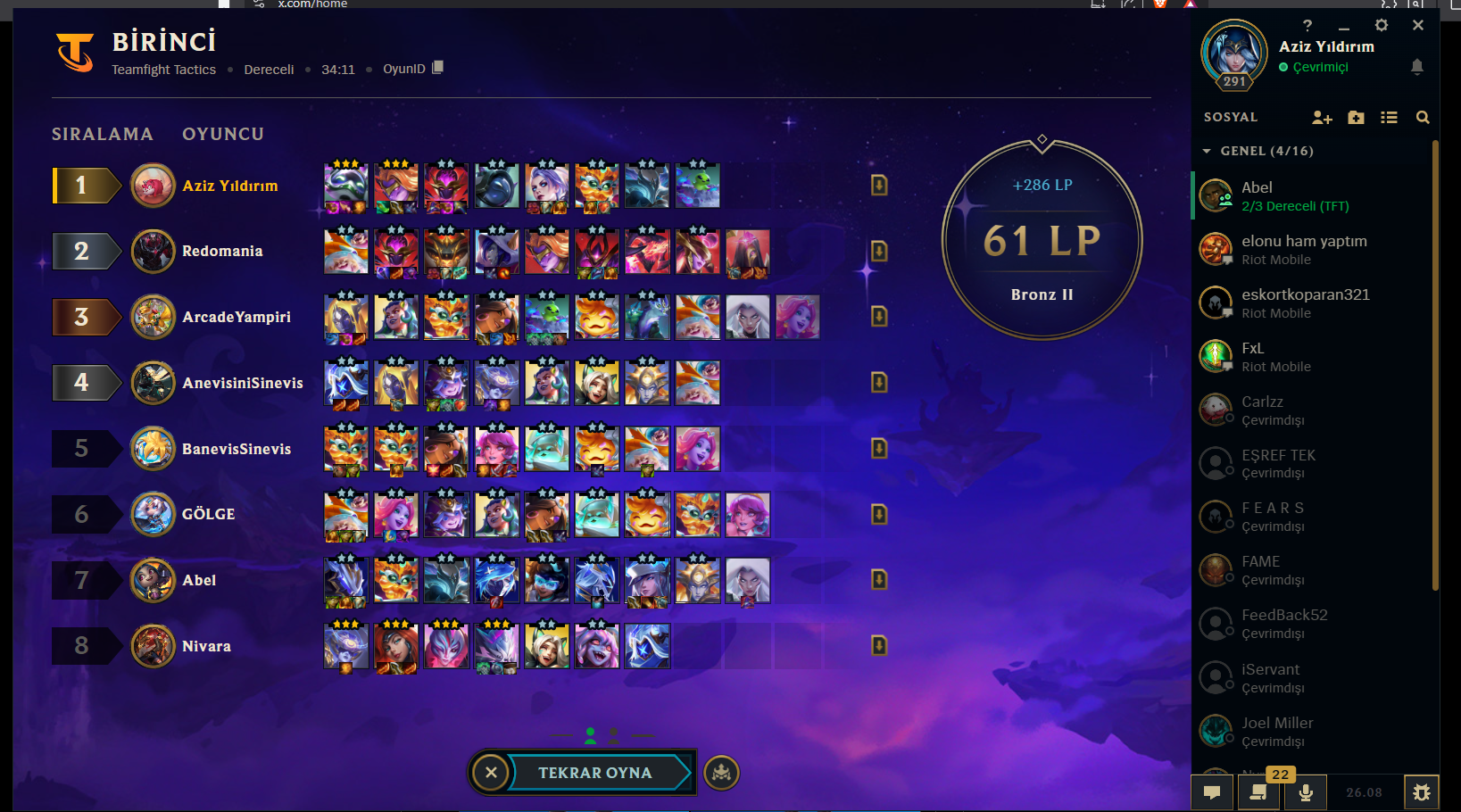1461x812 pixels.
Task: Click Aziz Yıldırım's profile avatar
Action: [x=1234, y=52]
